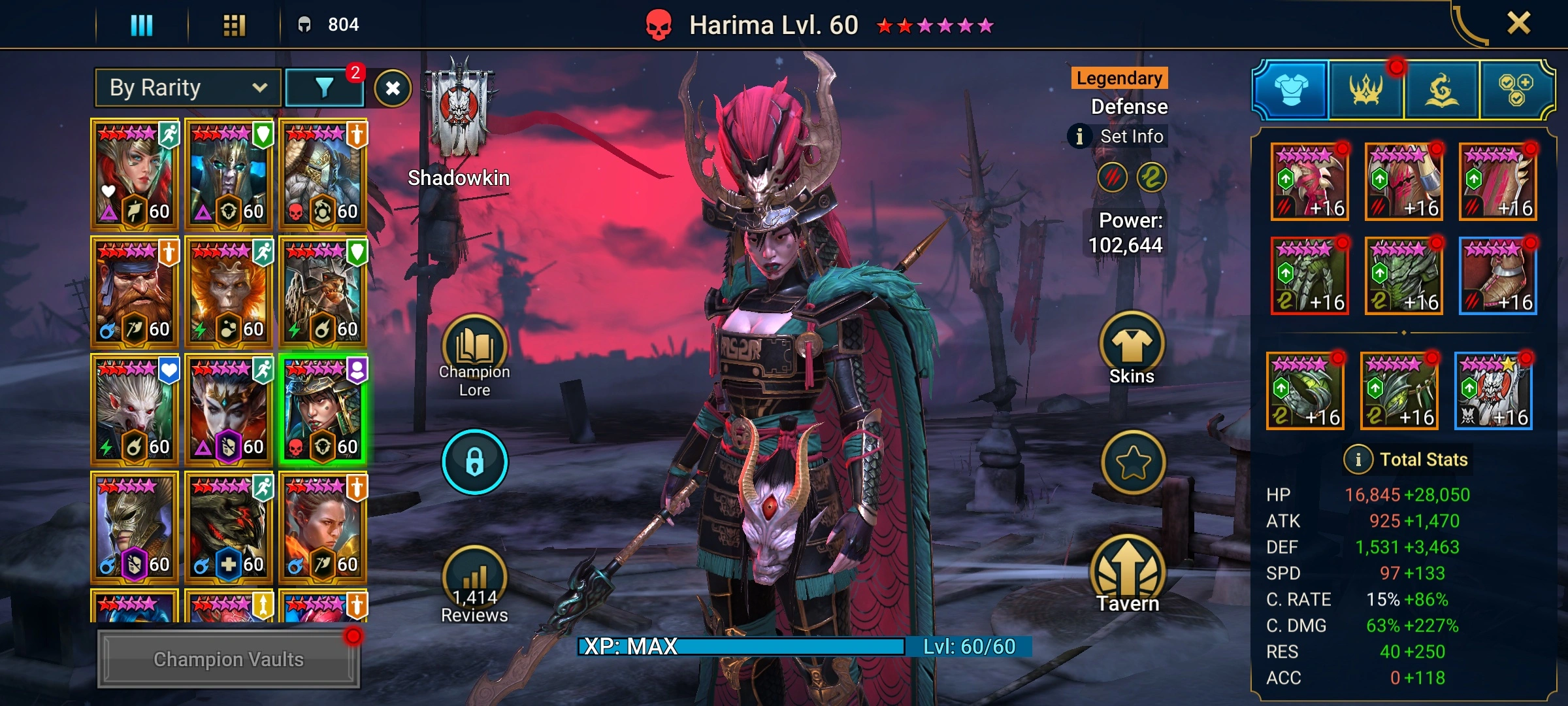Open Set Info details
1568x706 pixels.
(1120, 136)
